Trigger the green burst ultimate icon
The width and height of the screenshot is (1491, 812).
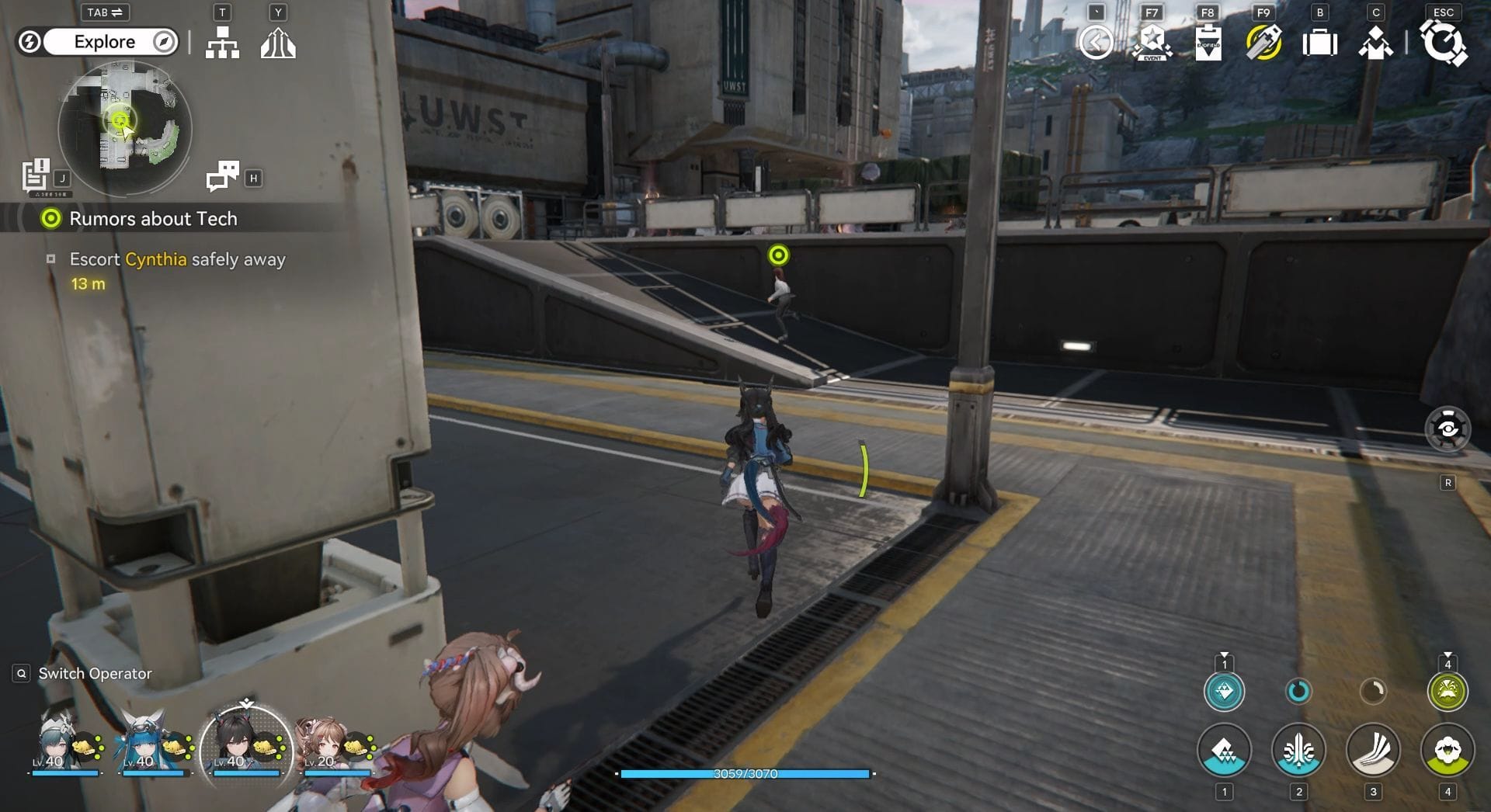pyautogui.click(x=1447, y=691)
